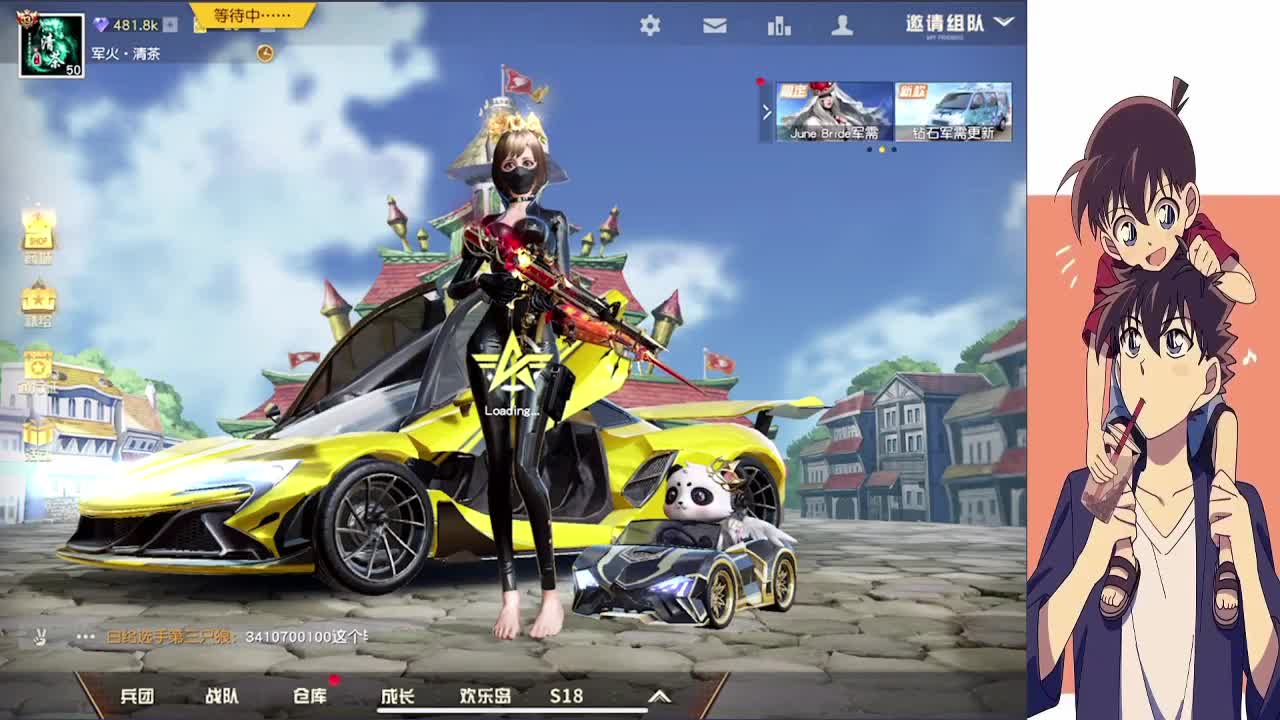Open the mail envelope icon
Image resolution: width=1280 pixels, height=720 pixels.
pos(713,26)
